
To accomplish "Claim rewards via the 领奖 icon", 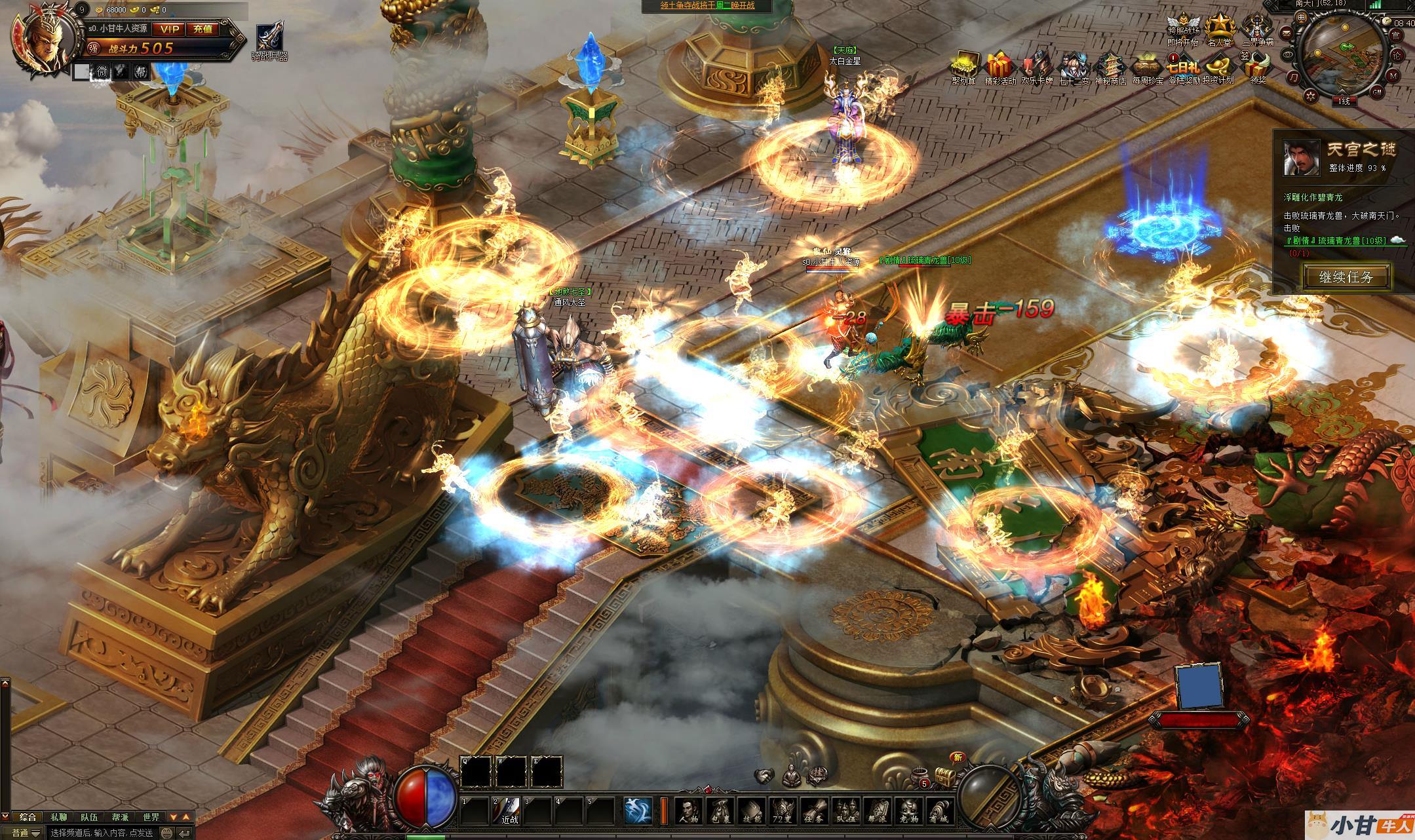I will (x=1257, y=67).
